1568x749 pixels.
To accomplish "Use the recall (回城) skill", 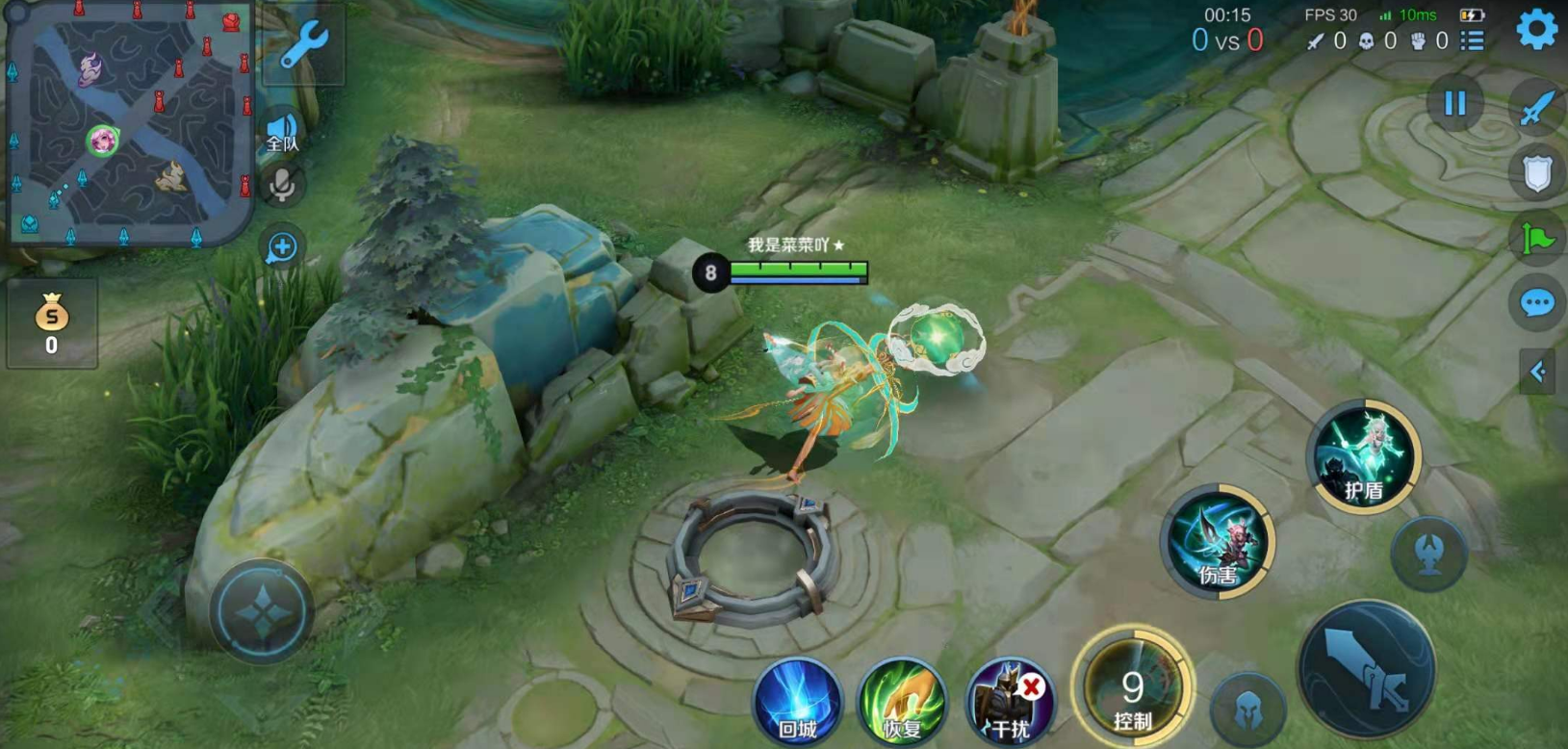I will (797, 701).
